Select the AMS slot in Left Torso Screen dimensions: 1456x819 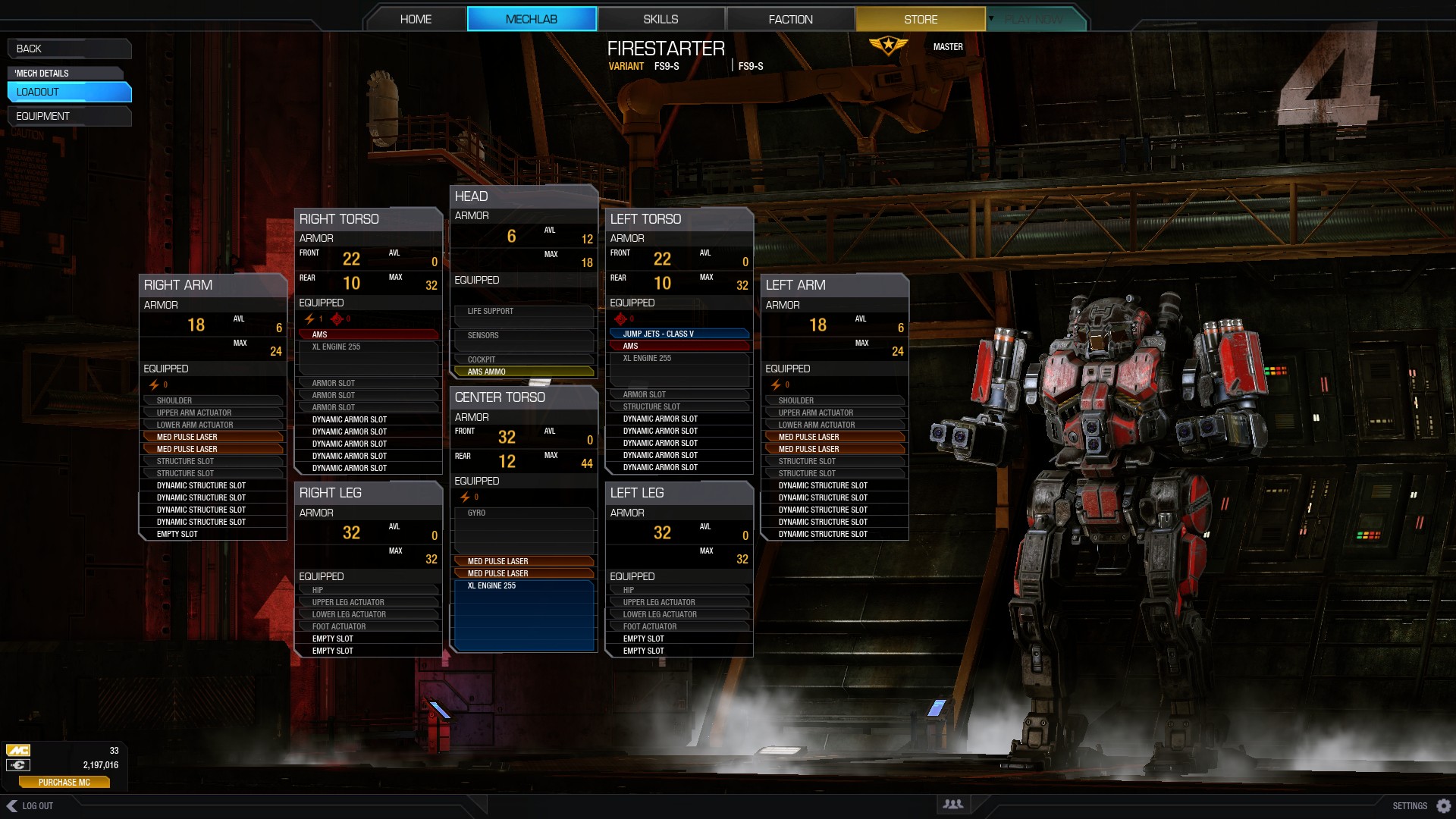click(x=679, y=346)
